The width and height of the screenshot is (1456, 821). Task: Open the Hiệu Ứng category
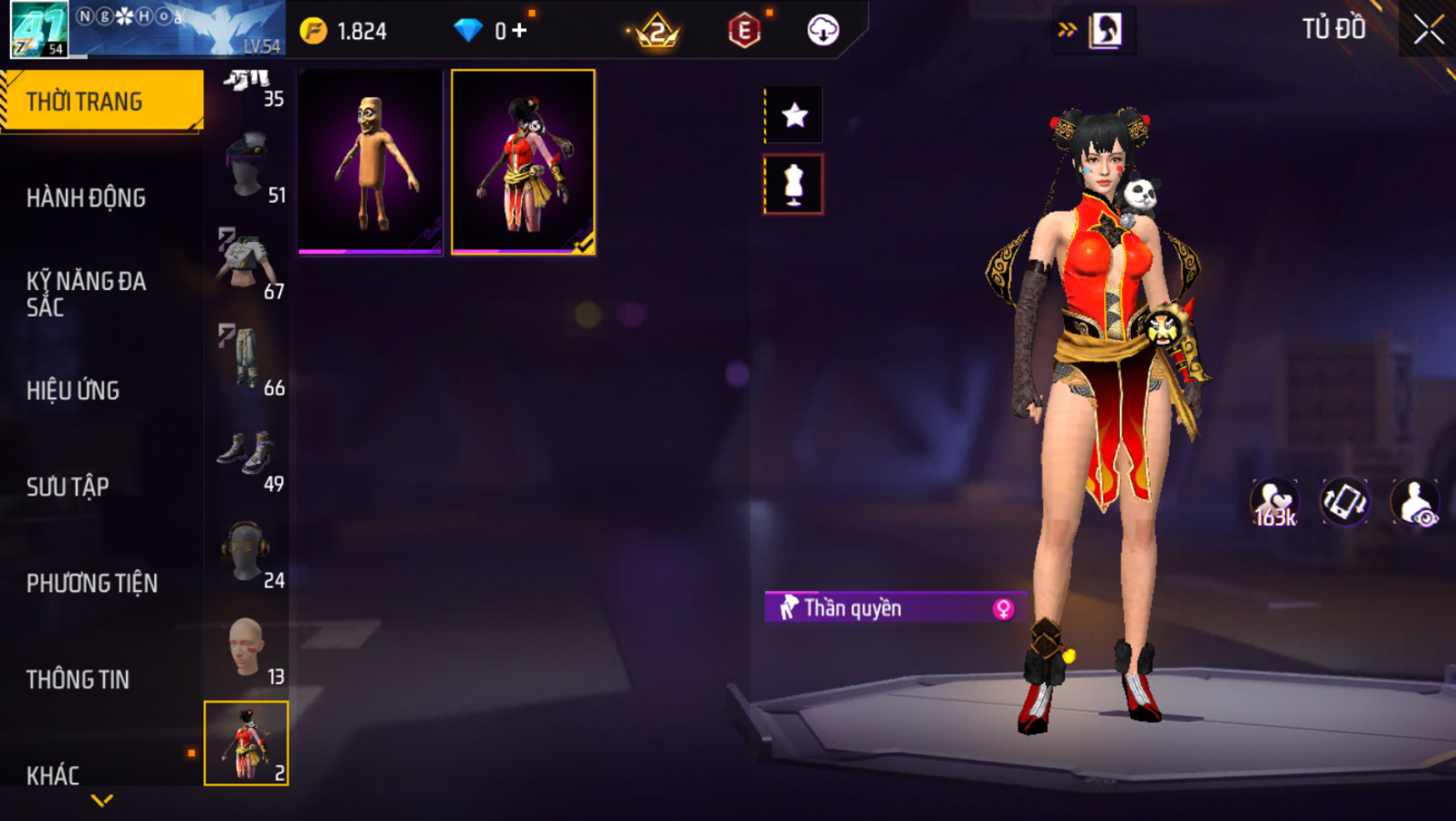(x=73, y=390)
